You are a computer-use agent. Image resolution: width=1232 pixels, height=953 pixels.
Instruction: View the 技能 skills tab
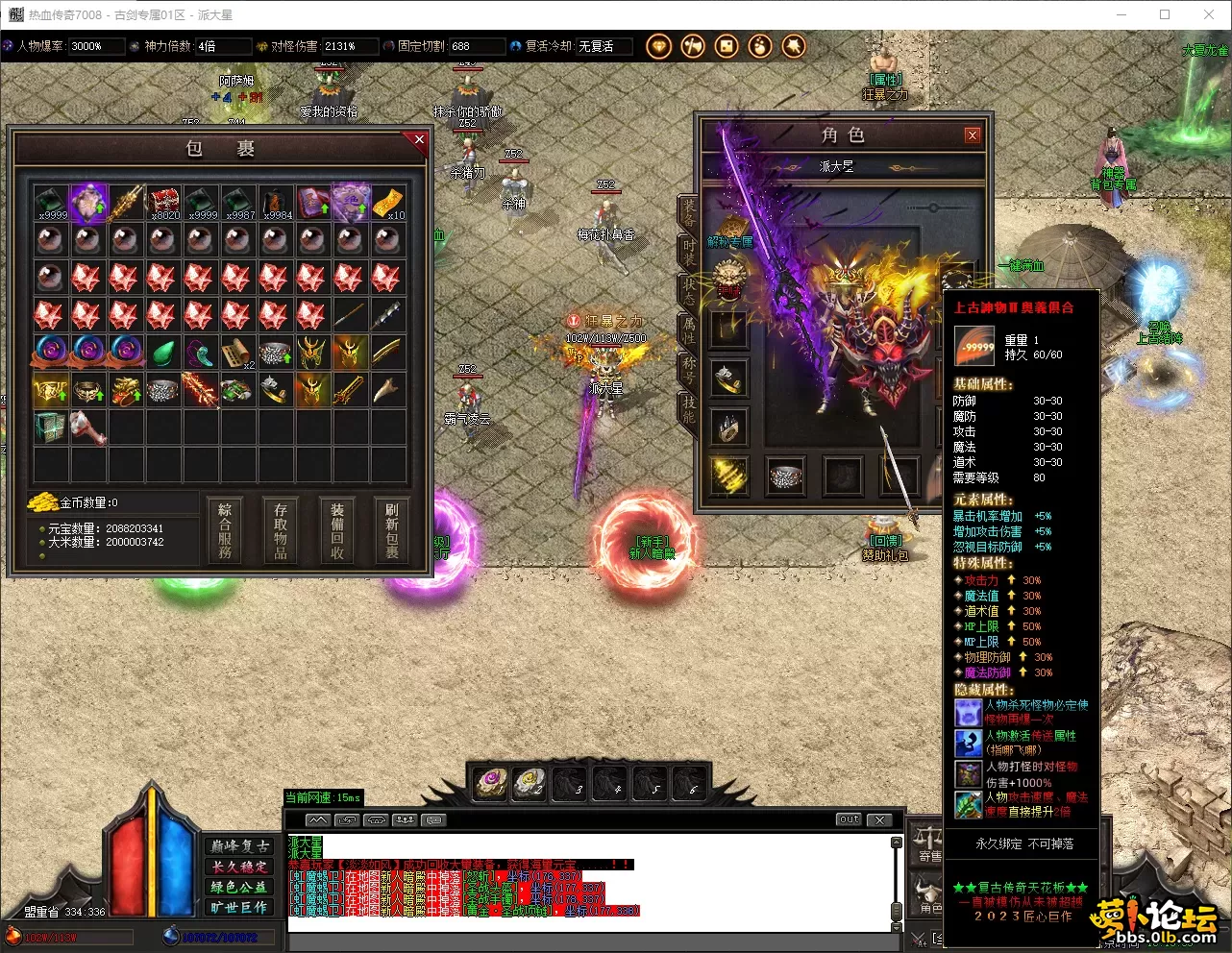[x=689, y=409]
